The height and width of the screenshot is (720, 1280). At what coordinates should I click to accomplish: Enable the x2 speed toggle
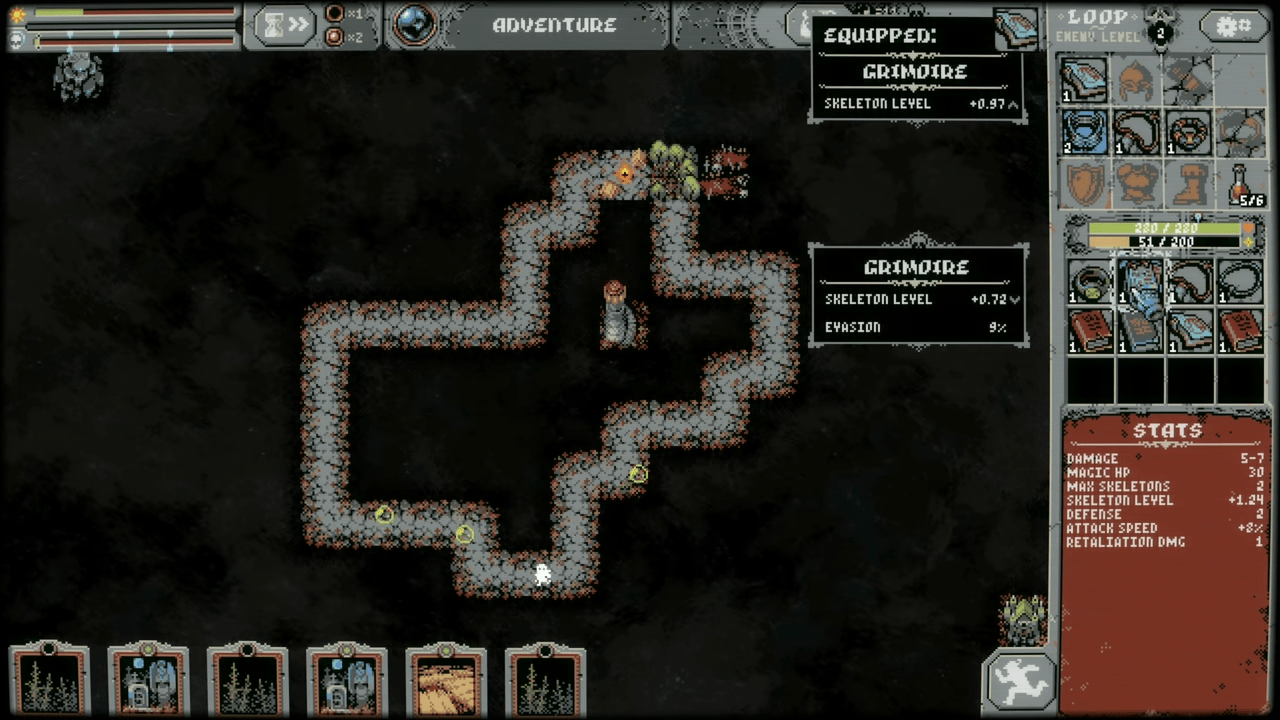point(336,37)
